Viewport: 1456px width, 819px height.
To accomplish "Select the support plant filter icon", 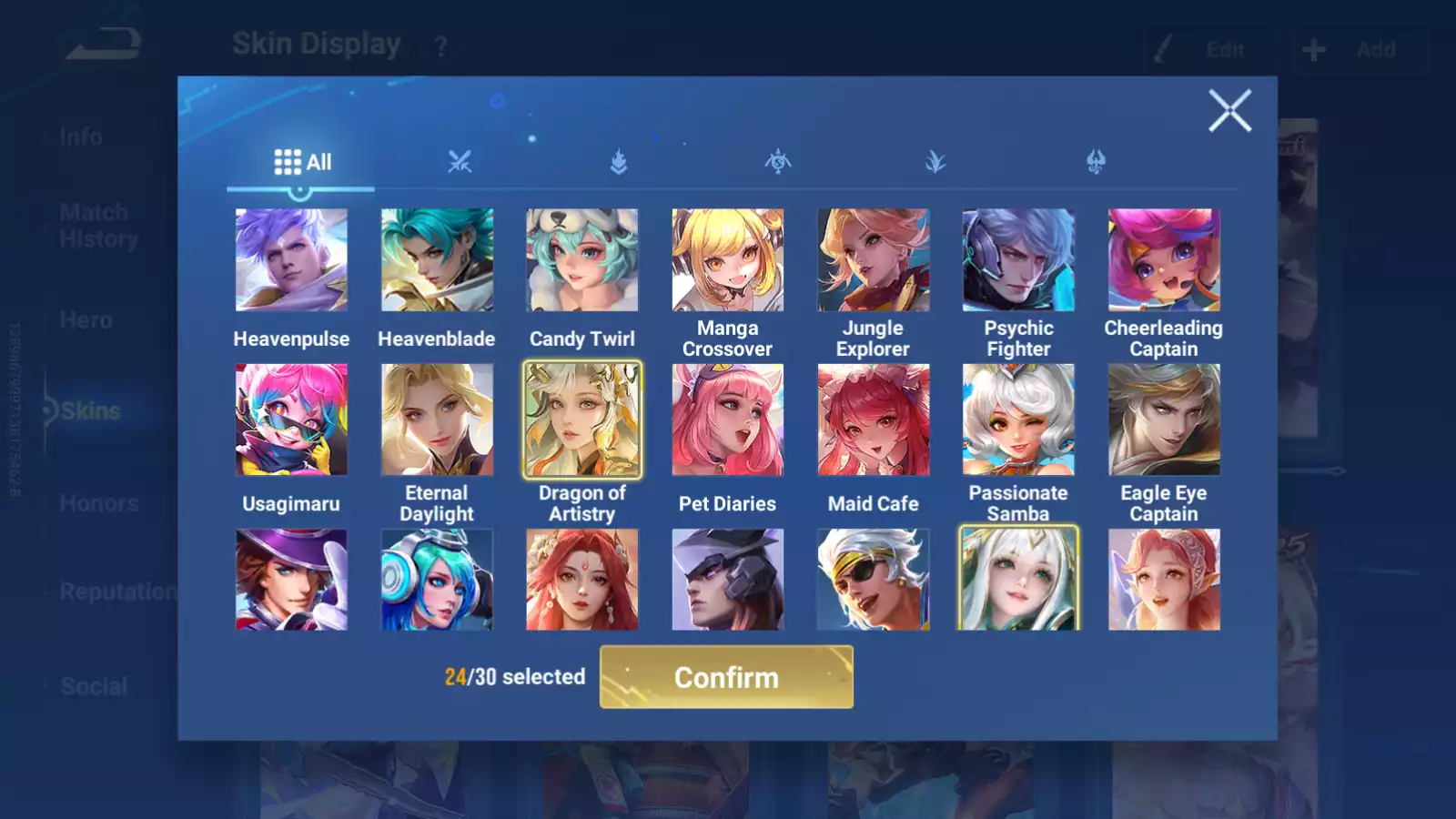I will tap(936, 162).
